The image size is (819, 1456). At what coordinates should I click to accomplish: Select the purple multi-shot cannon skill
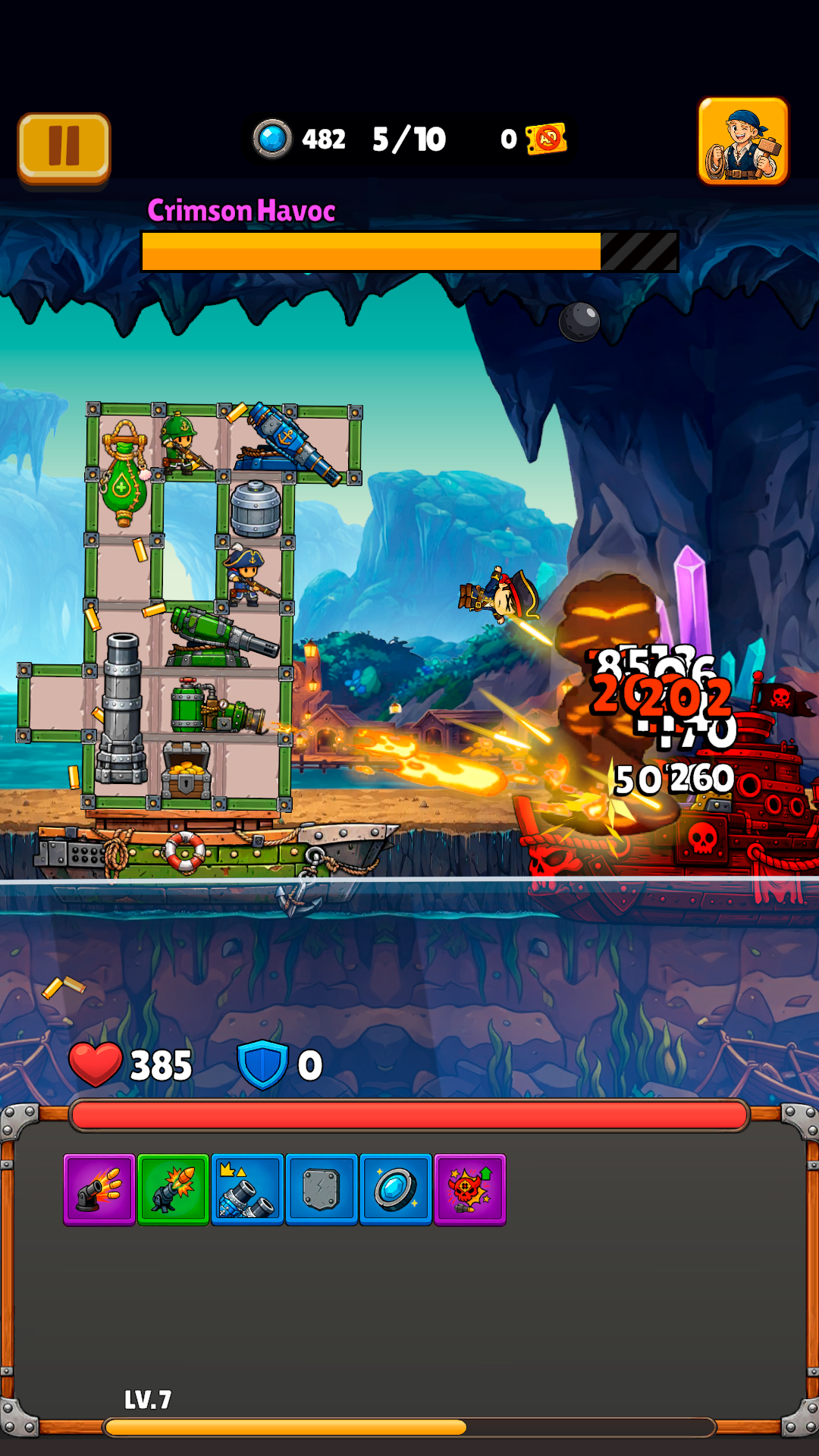click(x=99, y=1189)
